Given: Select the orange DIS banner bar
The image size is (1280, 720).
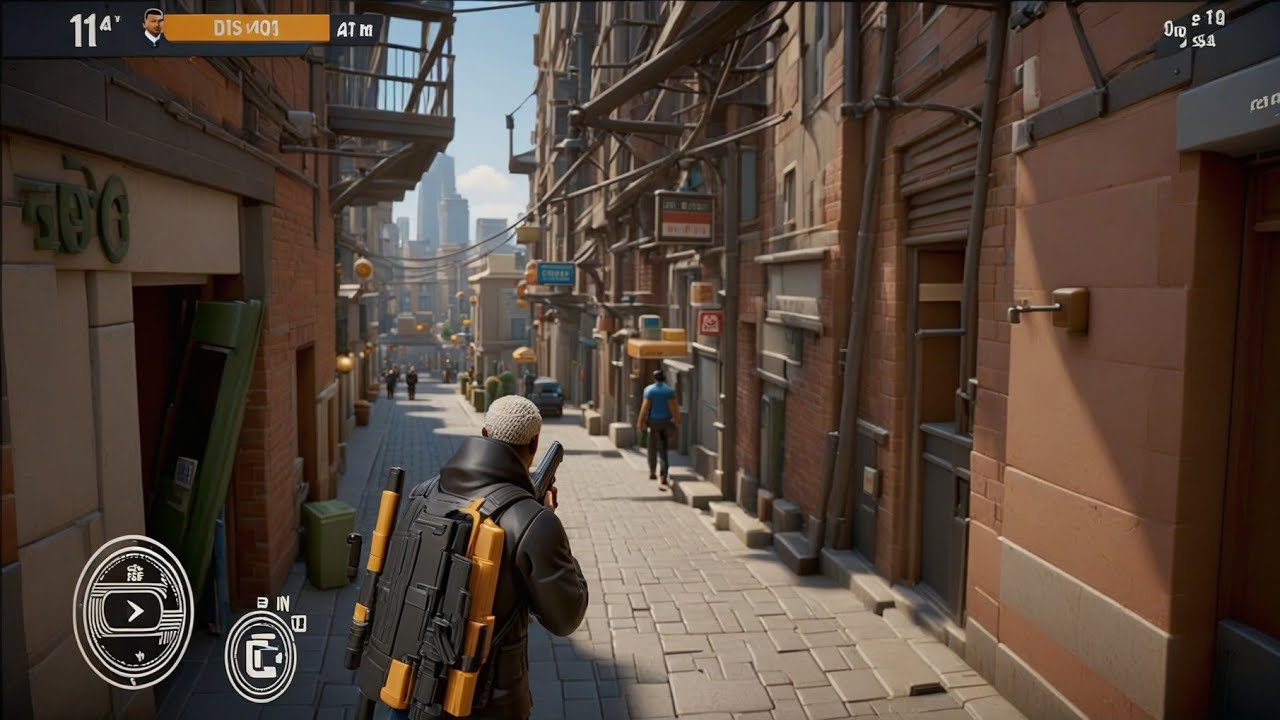Looking at the screenshot, I should coord(245,28).
